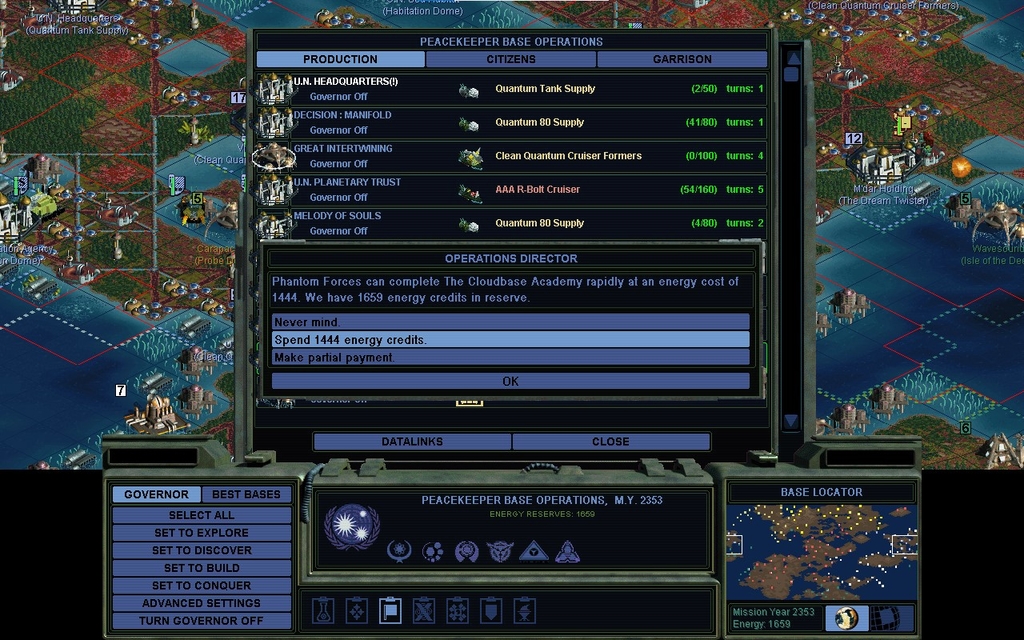Confirm the dialog with OK
1024x640 pixels.
click(510, 381)
